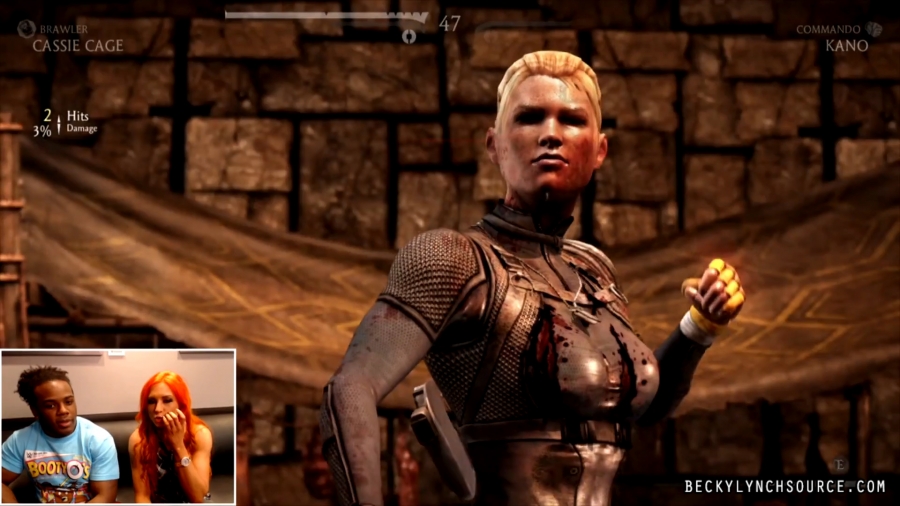Select the dragon emblem below the health bar

[x=409, y=37]
